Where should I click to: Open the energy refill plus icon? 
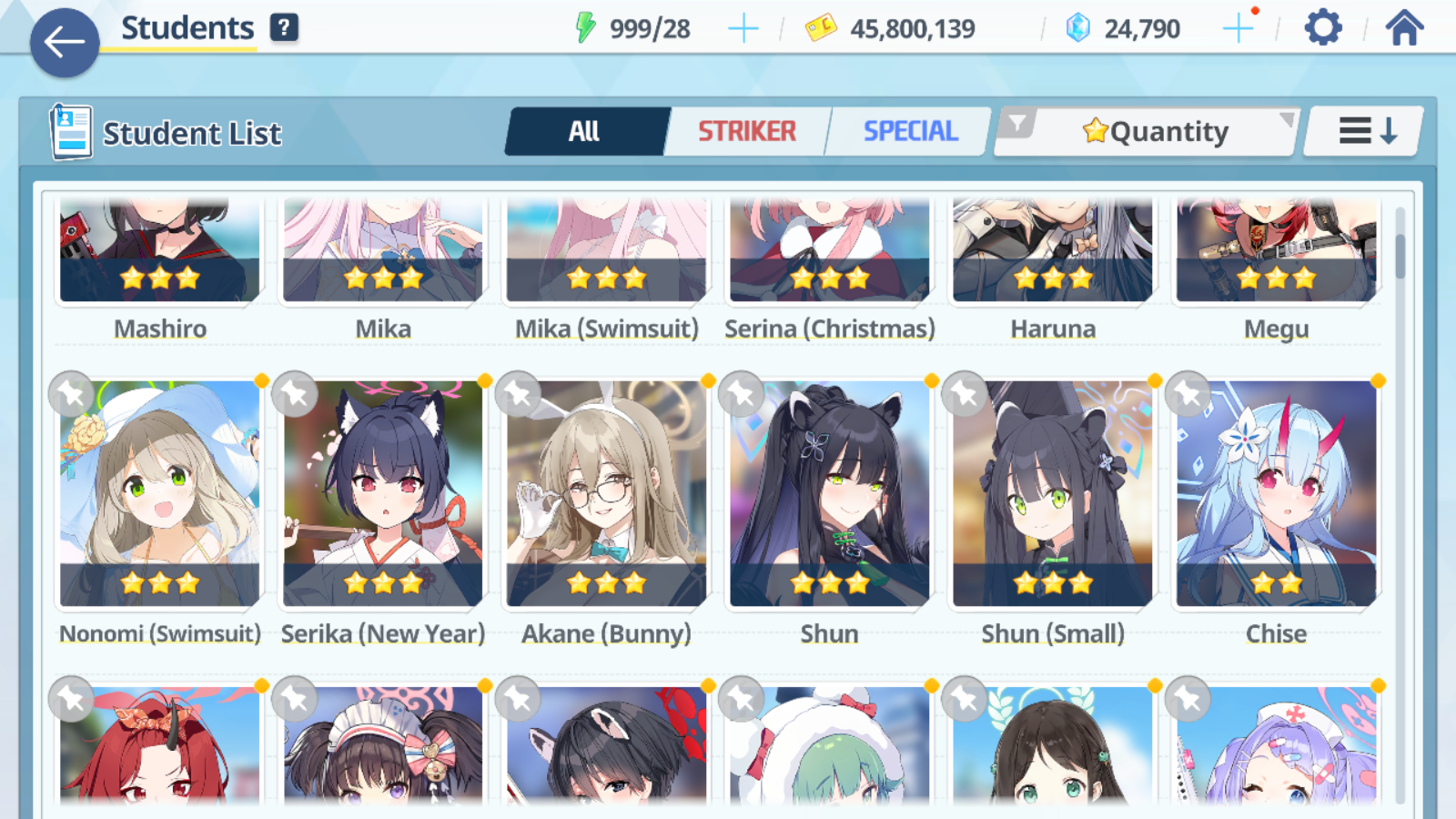click(x=743, y=27)
